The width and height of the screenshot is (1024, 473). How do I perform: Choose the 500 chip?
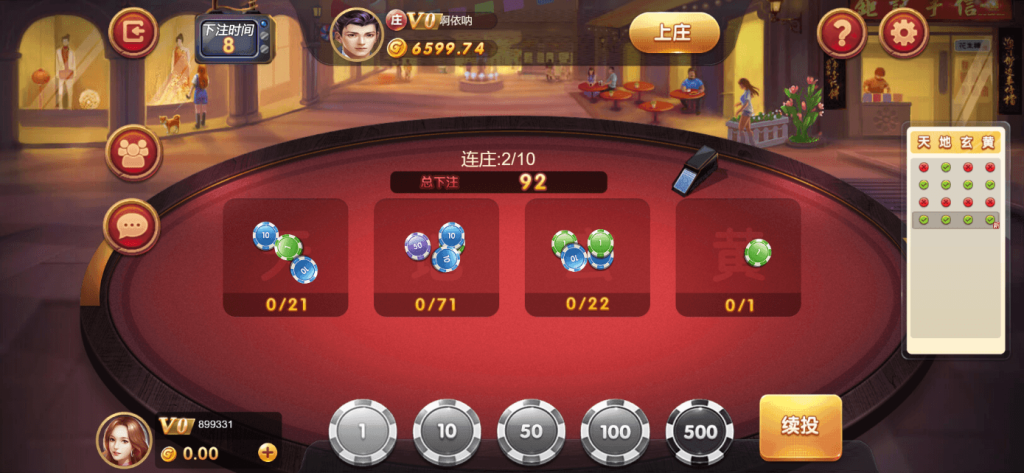(700, 431)
